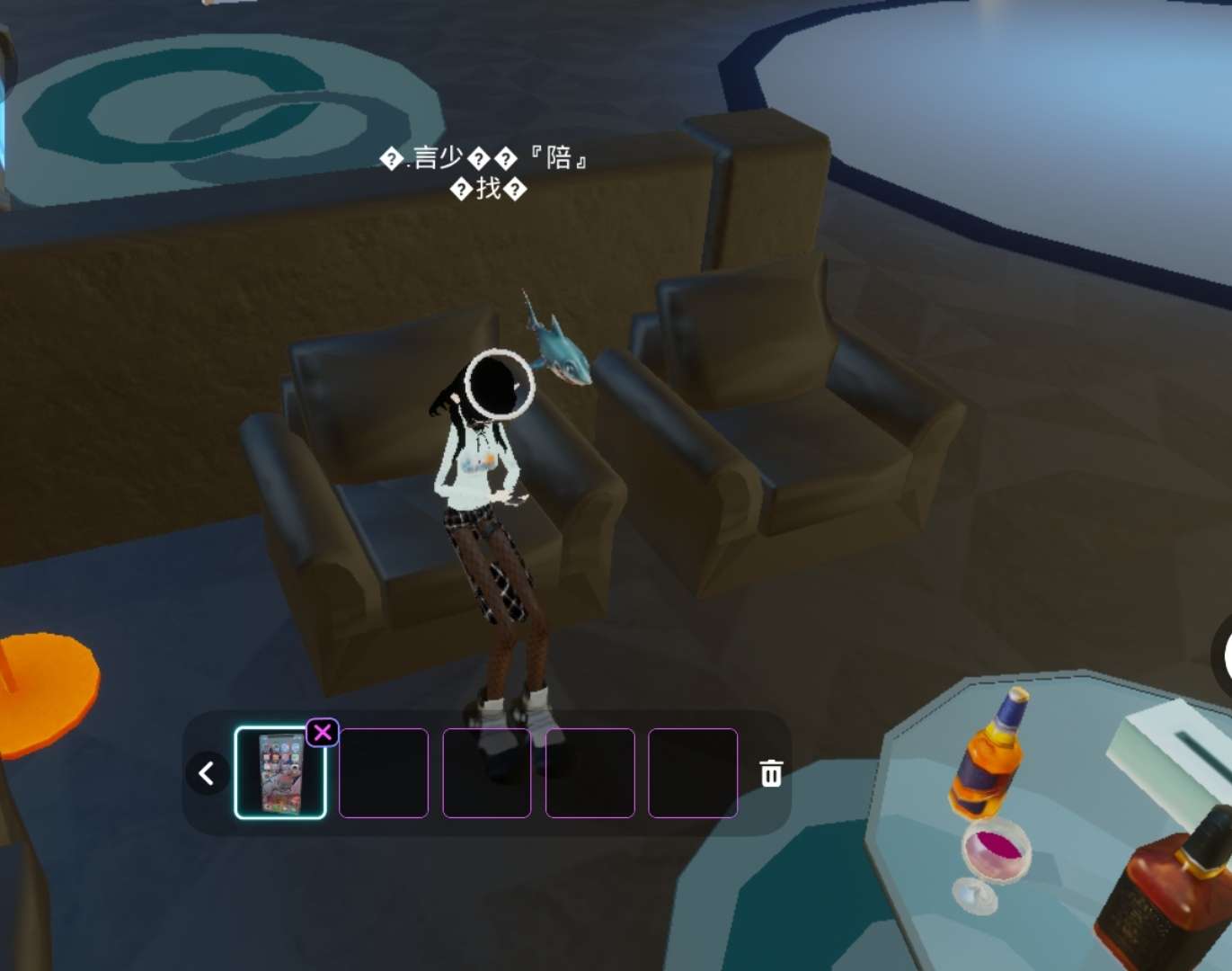The width and height of the screenshot is (1232, 971).
Task: Select the phone item in the hotbar
Action: pyautogui.click(x=279, y=773)
